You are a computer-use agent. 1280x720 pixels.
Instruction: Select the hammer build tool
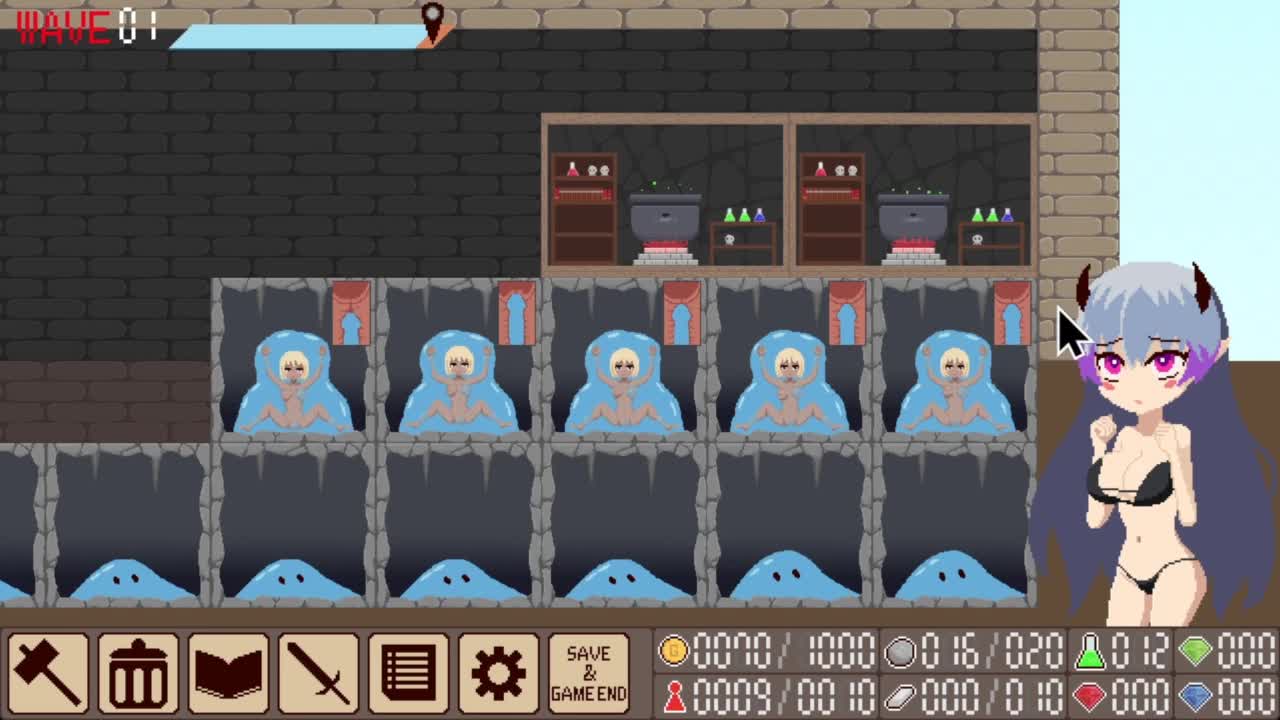[48, 672]
